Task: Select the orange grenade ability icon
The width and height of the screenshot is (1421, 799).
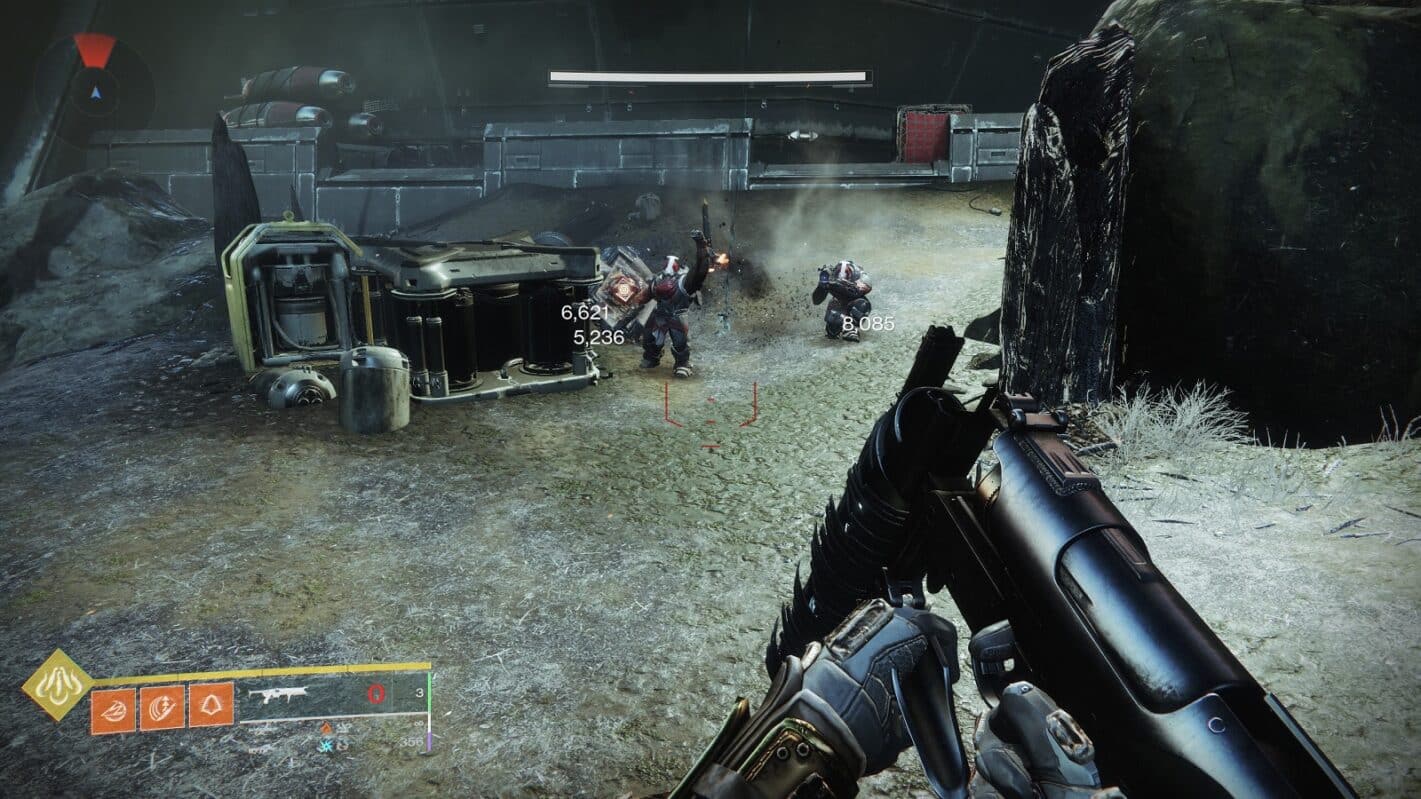Action: click(113, 710)
